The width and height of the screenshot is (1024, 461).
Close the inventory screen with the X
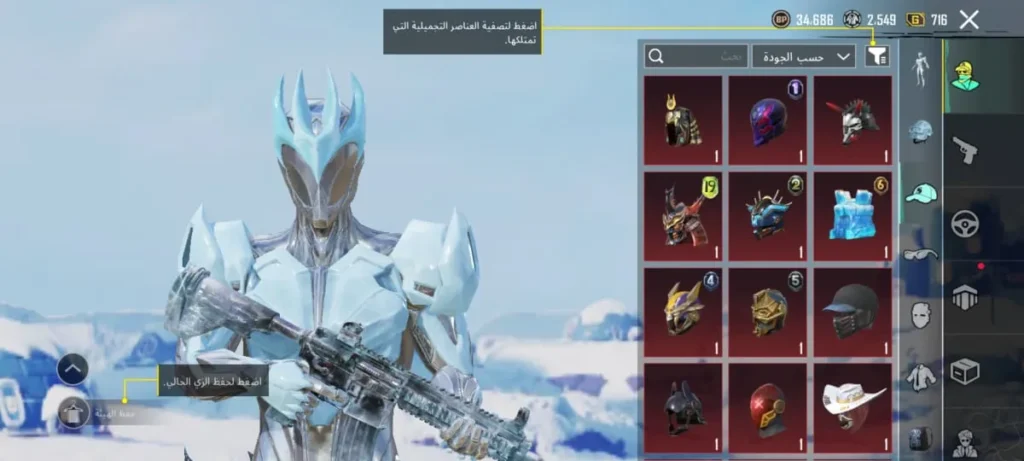click(968, 19)
